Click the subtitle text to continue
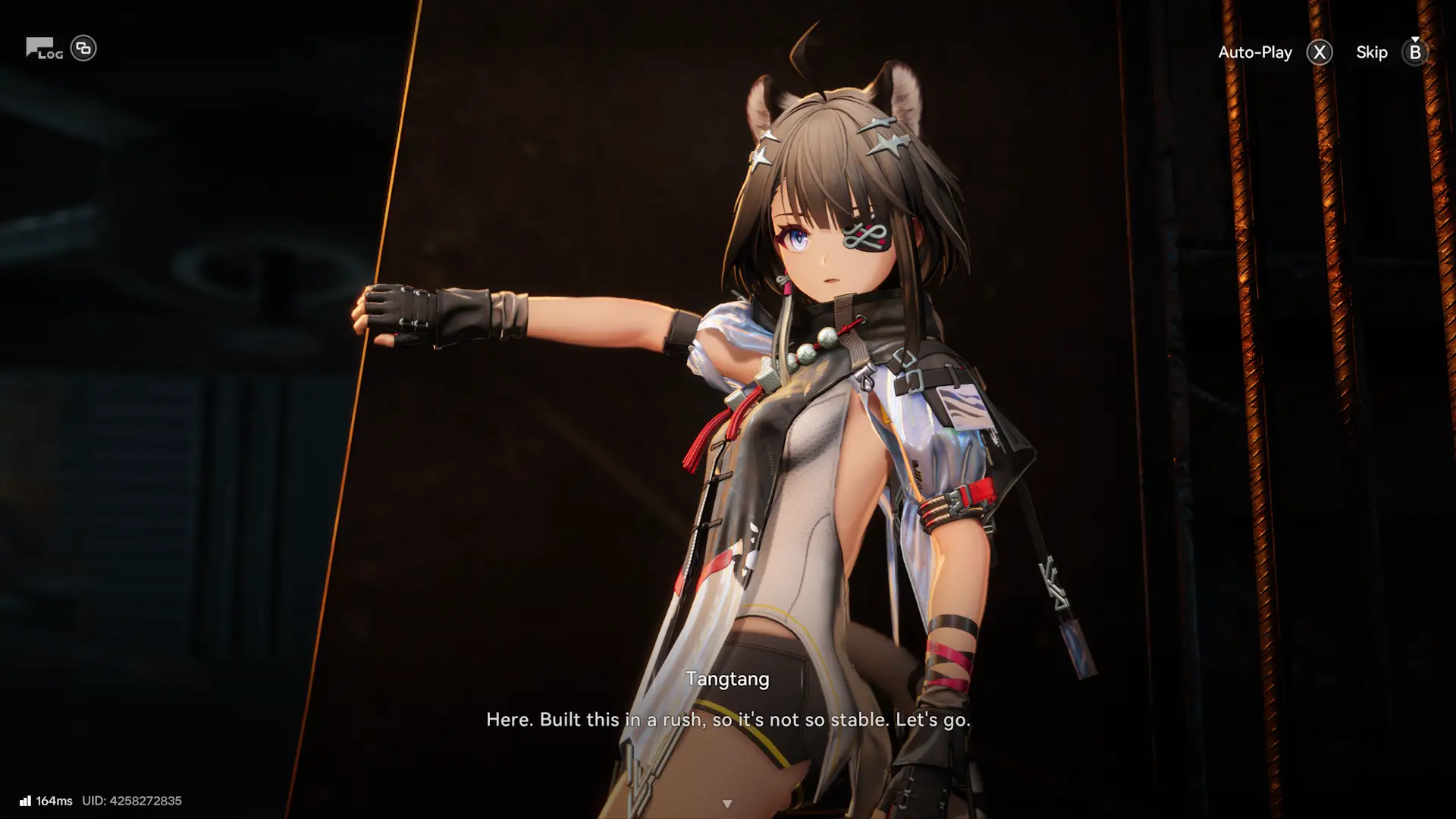 click(728, 720)
